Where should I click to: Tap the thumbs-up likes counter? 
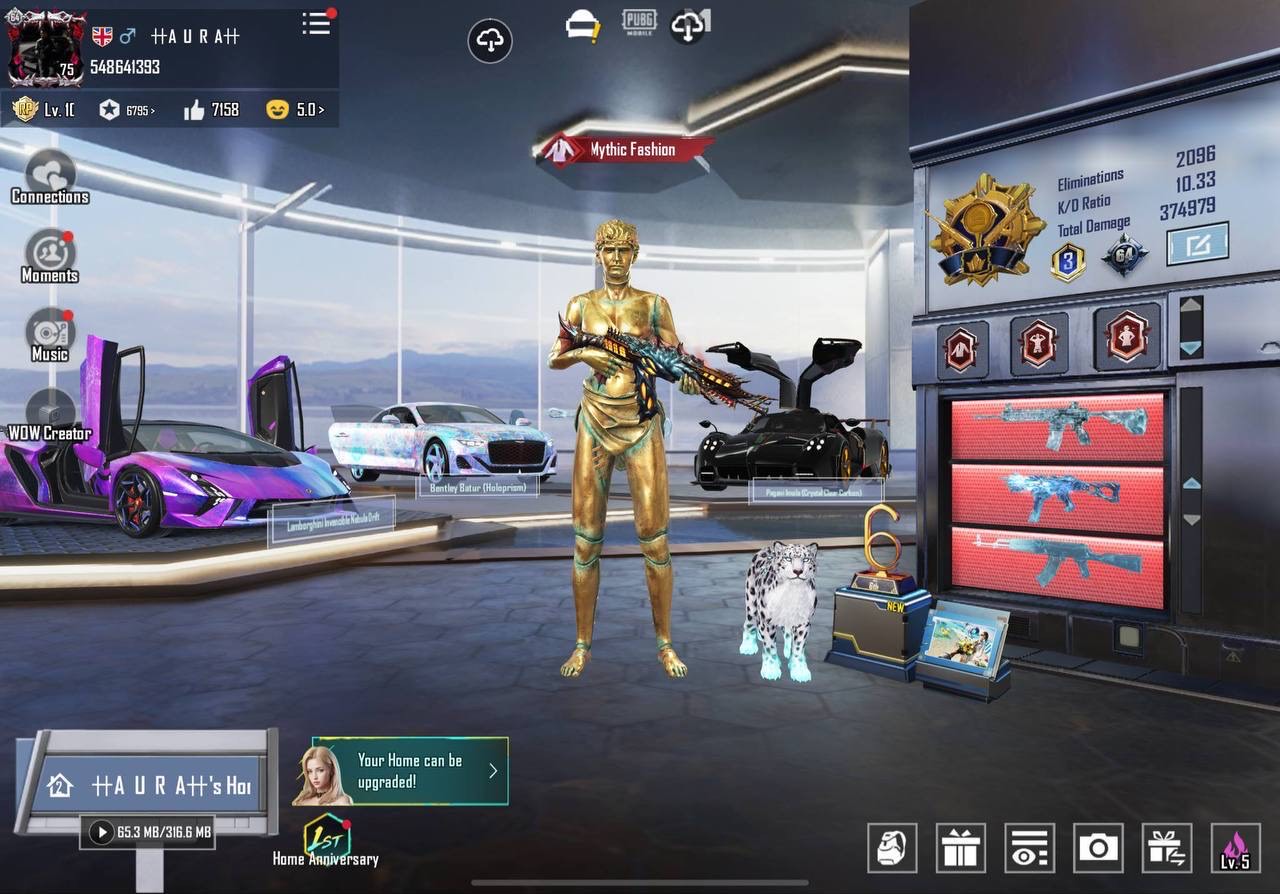pyautogui.click(x=212, y=110)
